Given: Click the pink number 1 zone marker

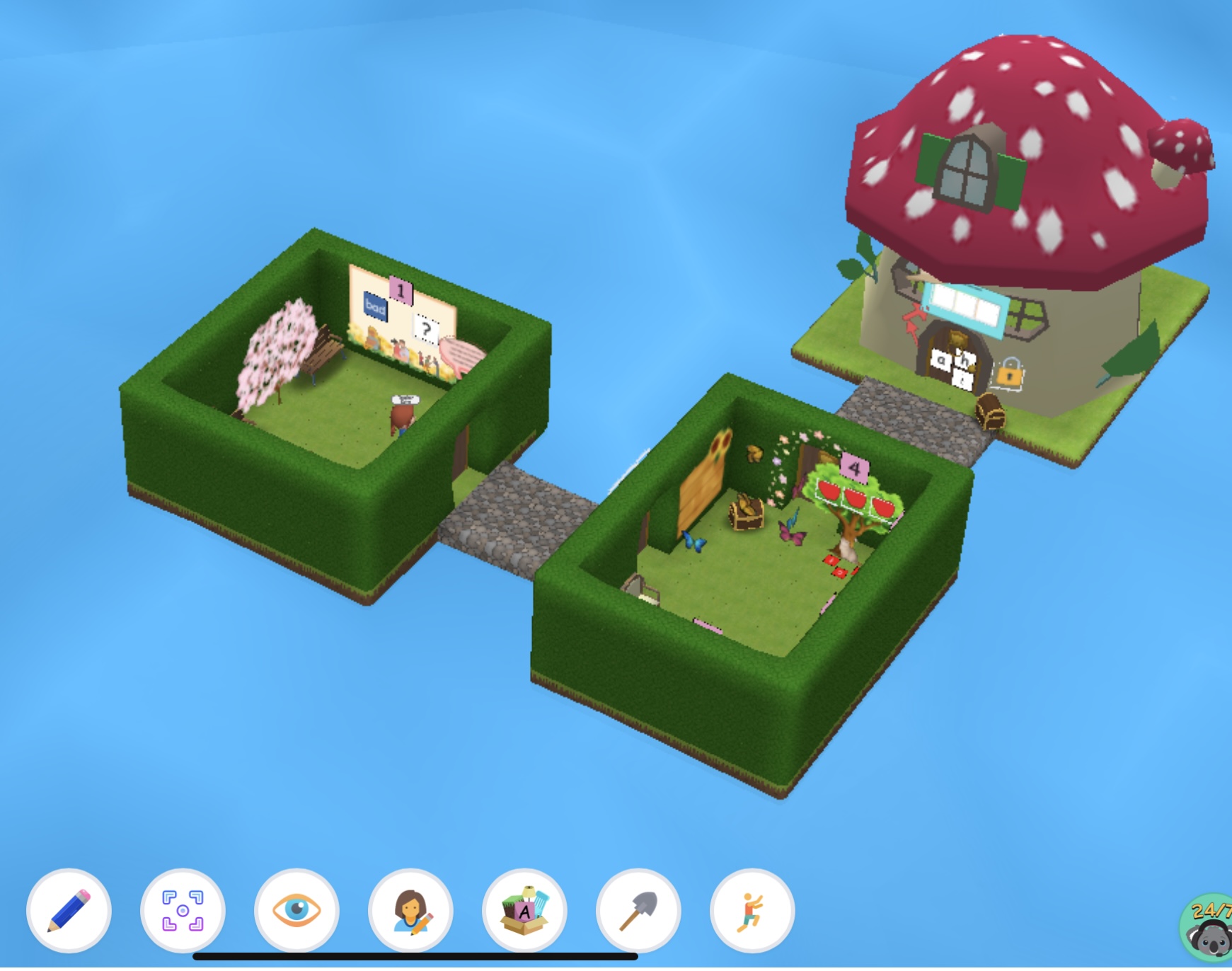Looking at the screenshot, I should point(401,292).
